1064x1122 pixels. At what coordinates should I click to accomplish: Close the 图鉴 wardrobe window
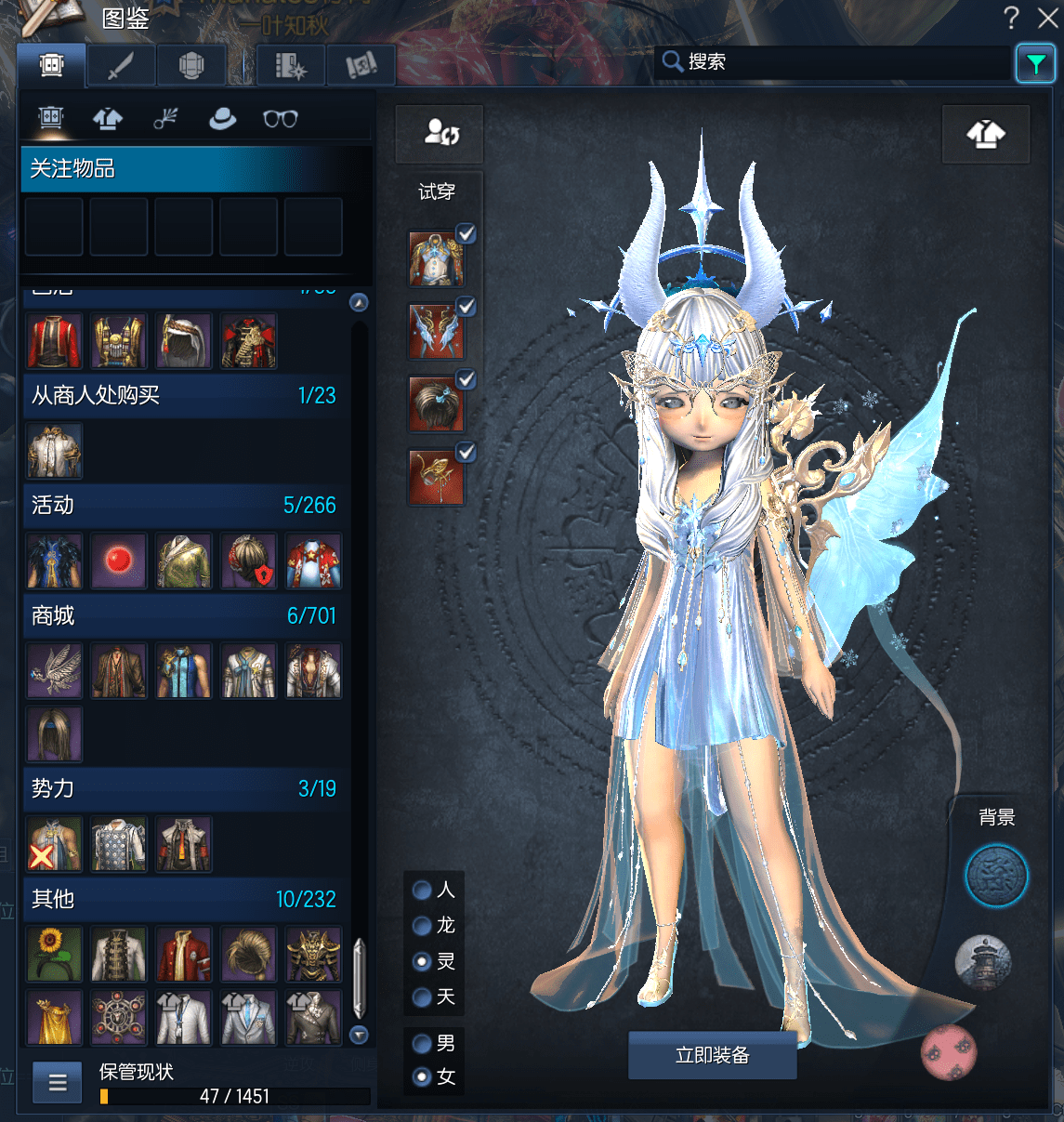click(x=1047, y=18)
